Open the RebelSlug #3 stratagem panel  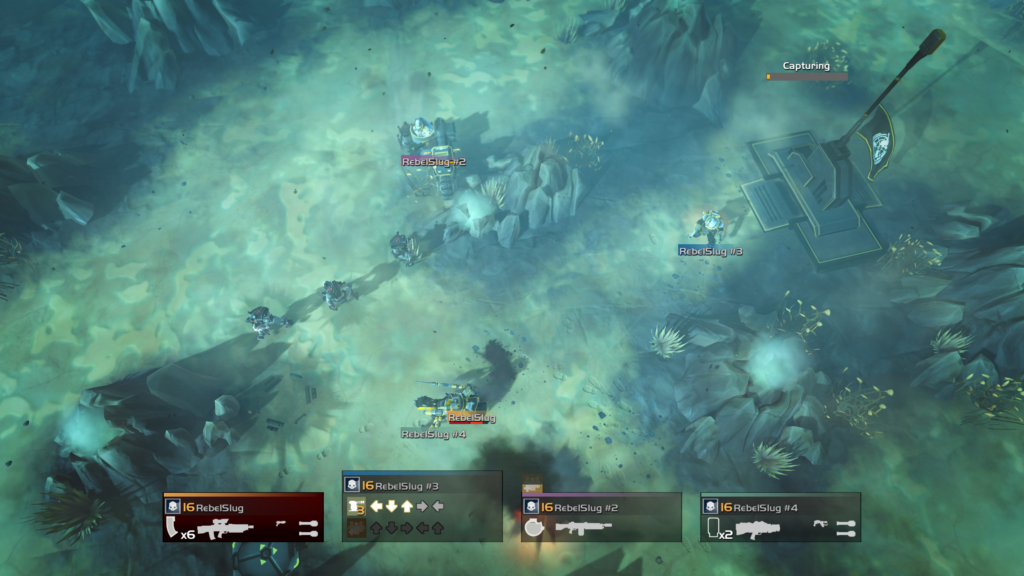point(422,506)
